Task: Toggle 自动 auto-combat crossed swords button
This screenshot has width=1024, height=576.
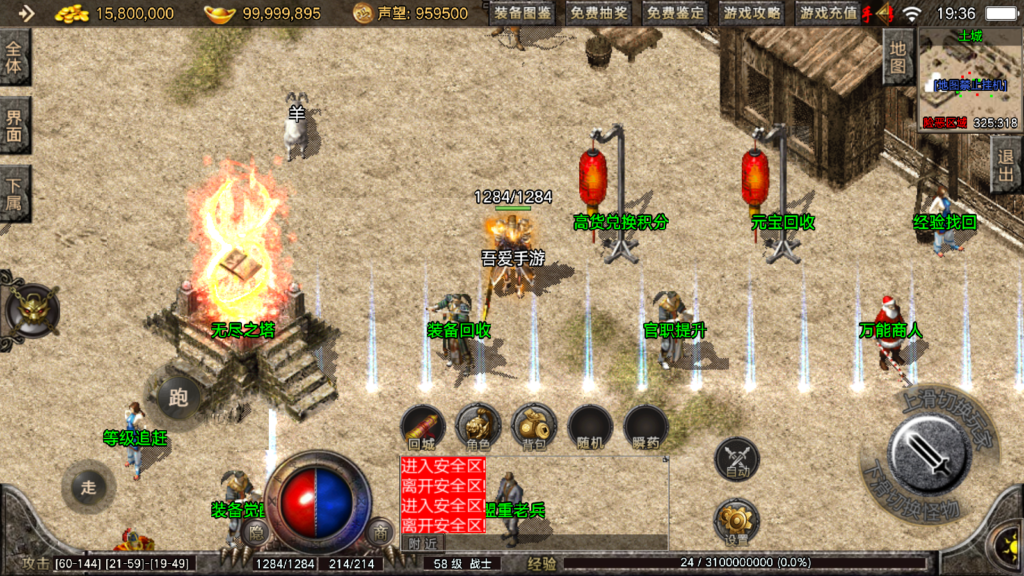Action: click(x=737, y=461)
